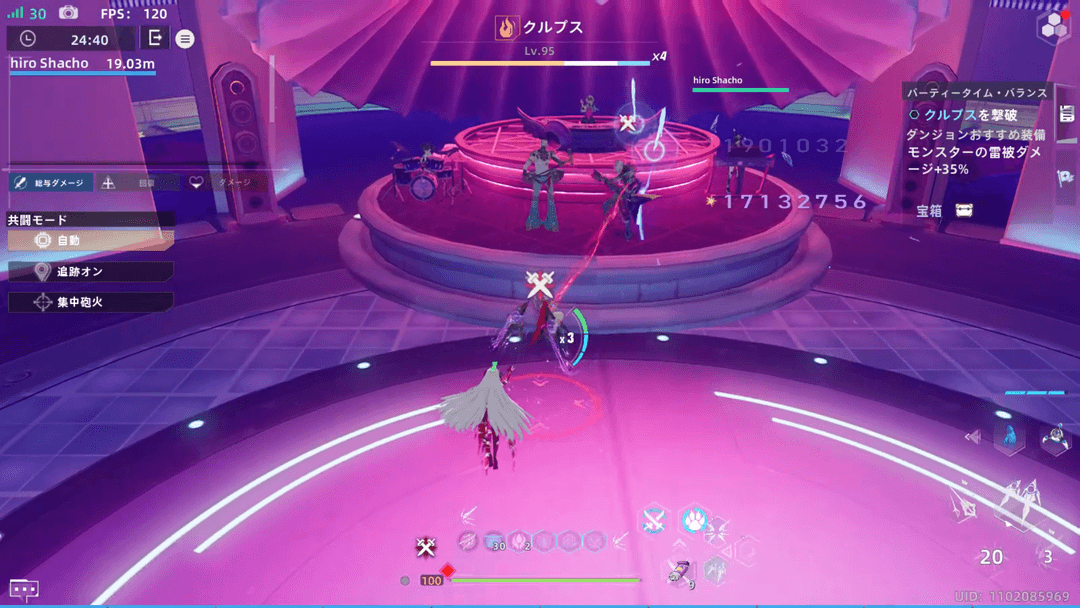
Task: Open the hexagon cluster menu icon
Action: click(x=1053, y=28)
